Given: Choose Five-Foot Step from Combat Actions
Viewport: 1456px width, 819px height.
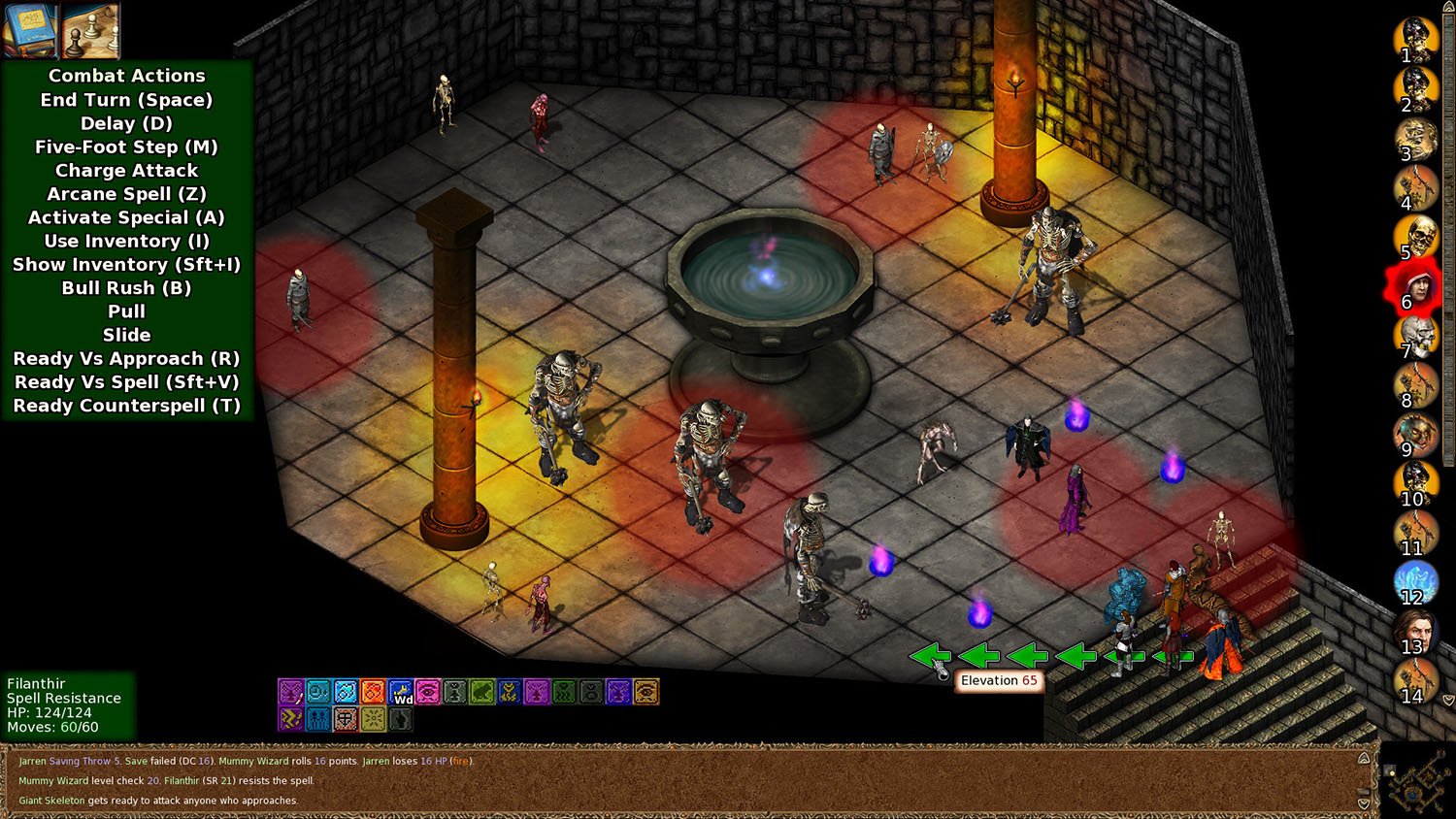Looking at the screenshot, I should click(126, 147).
